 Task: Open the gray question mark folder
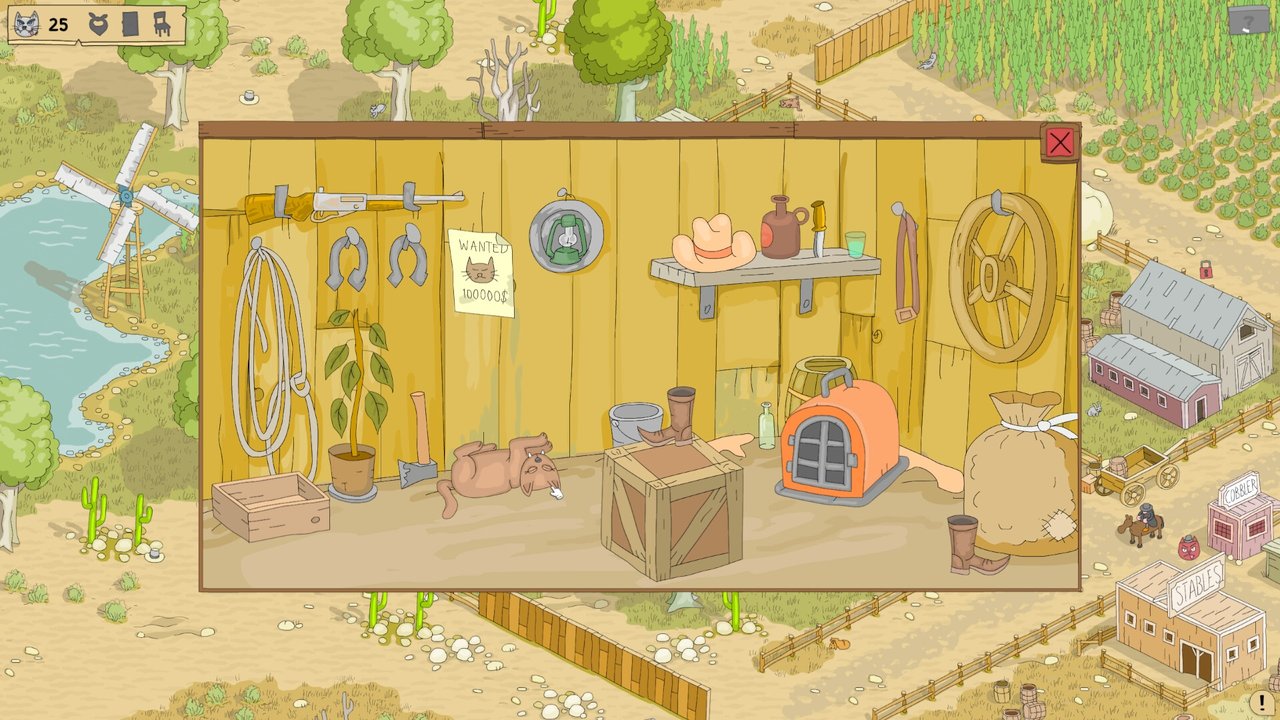(x=1248, y=19)
